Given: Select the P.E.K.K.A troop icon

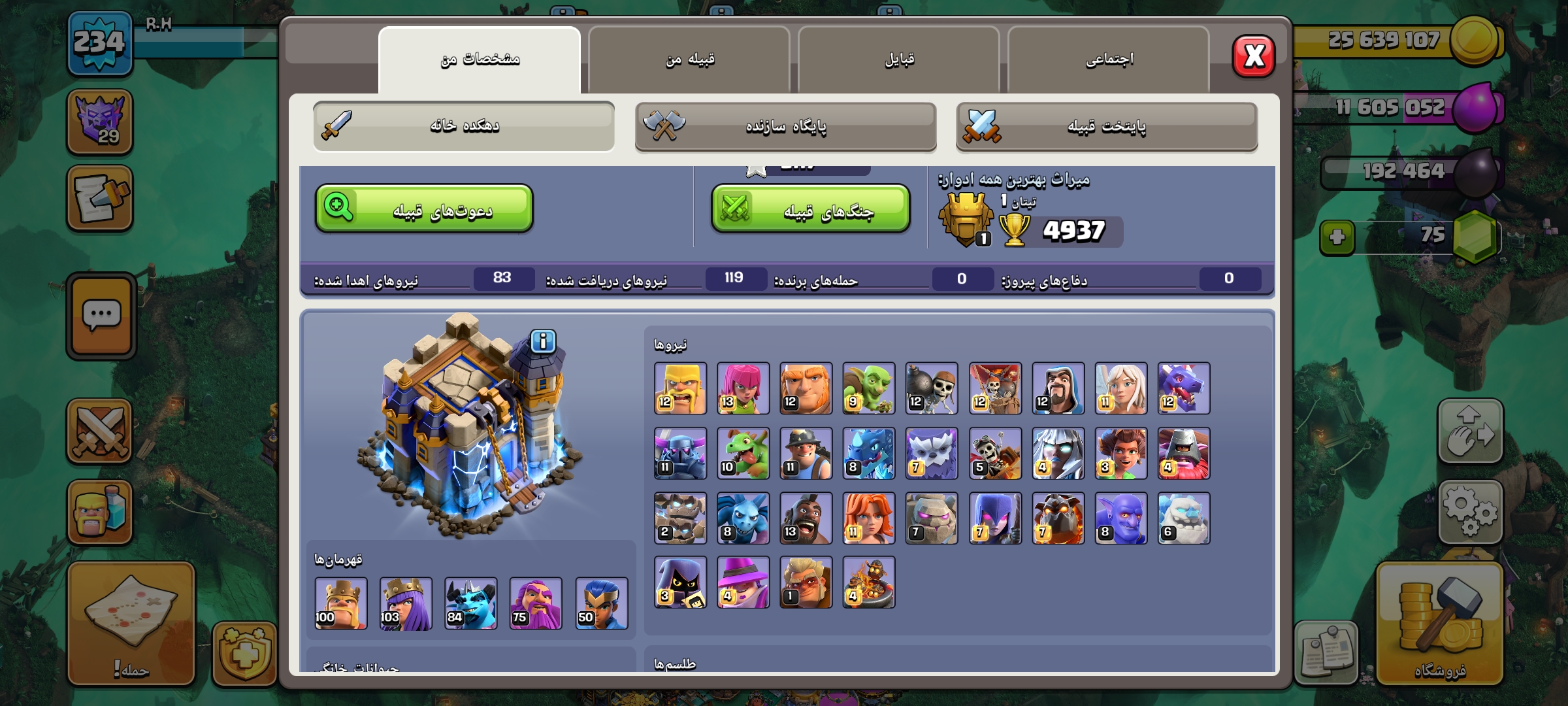Looking at the screenshot, I should (x=680, y=454).
